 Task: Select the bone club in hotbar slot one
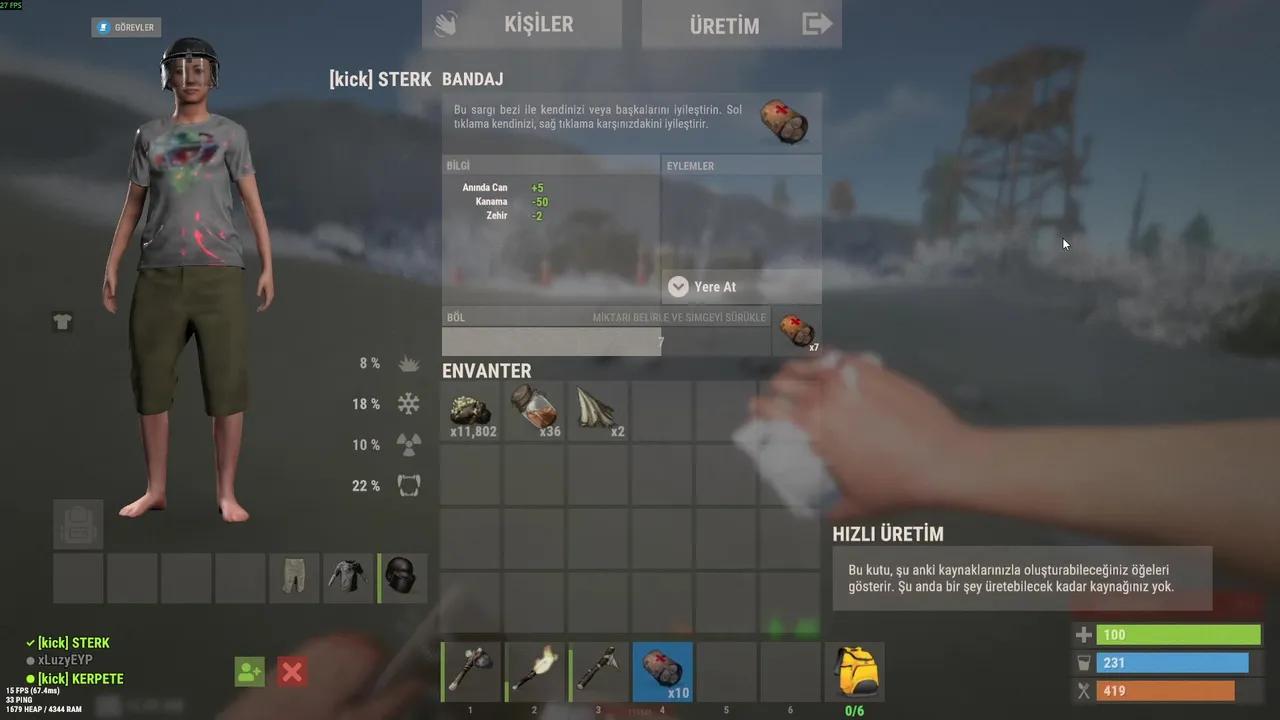point(470,672)
